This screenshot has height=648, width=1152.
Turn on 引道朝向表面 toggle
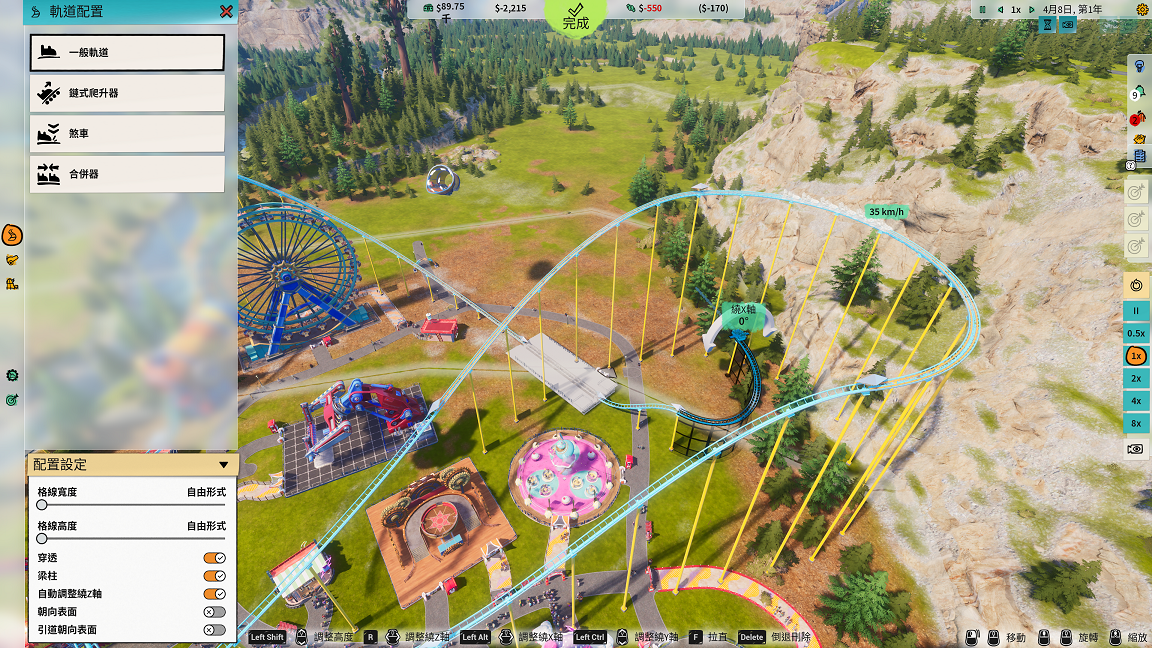(214, 630)
